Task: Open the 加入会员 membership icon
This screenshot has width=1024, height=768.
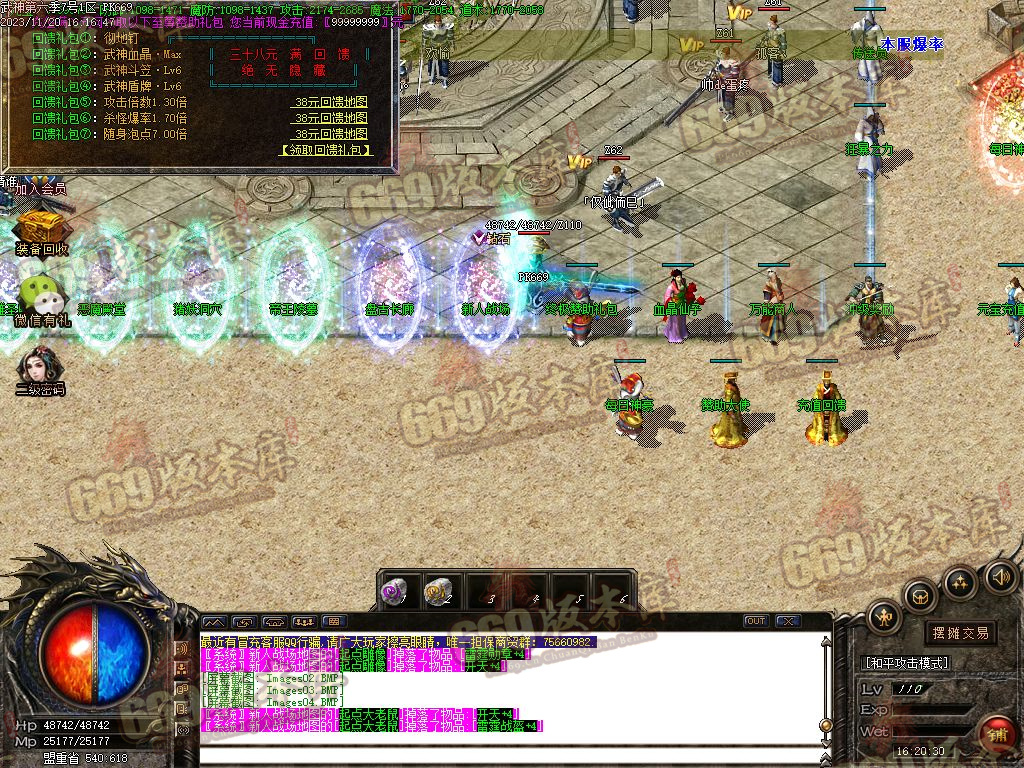Action: [40, 186]
